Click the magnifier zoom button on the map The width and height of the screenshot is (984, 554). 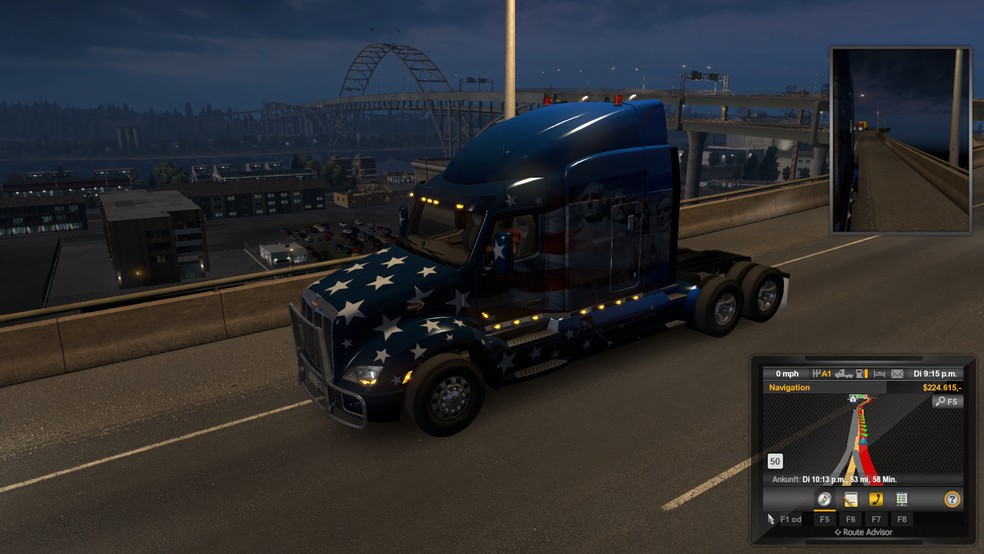tap(946, 401)
